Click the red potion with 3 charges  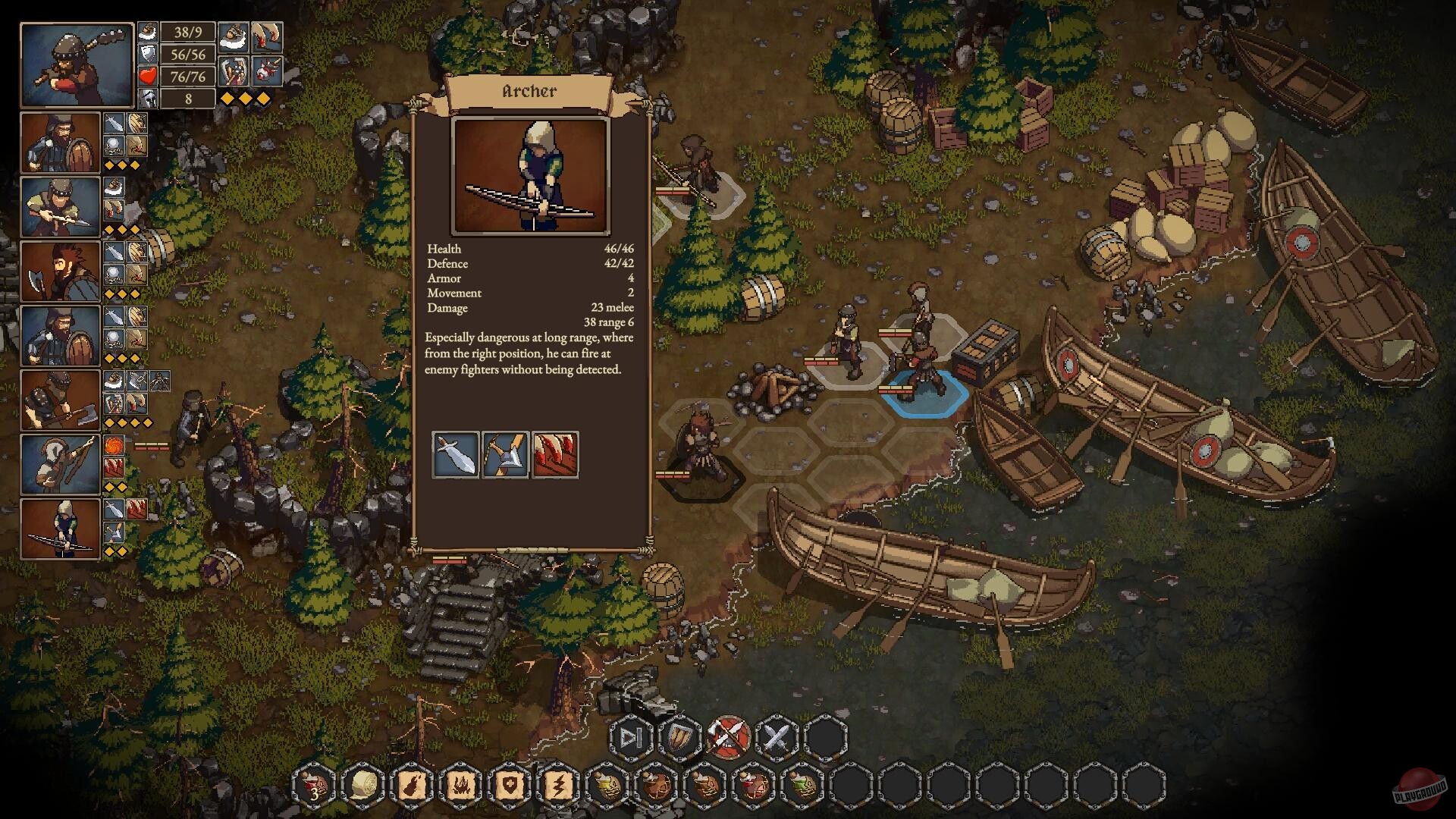[x=312, y=786]
